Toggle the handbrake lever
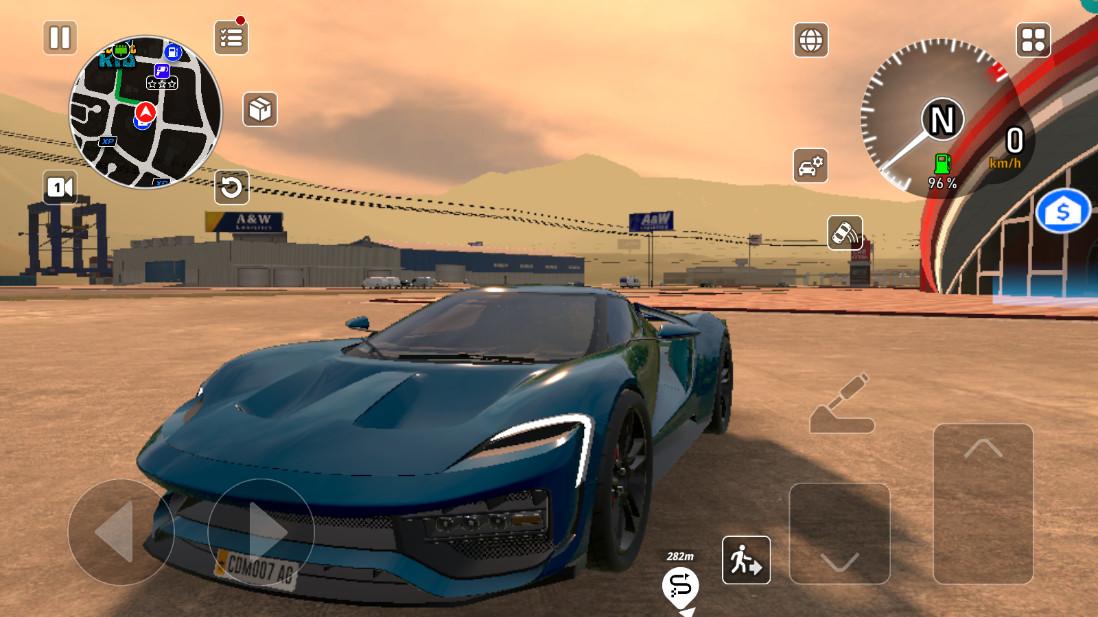 841,405
